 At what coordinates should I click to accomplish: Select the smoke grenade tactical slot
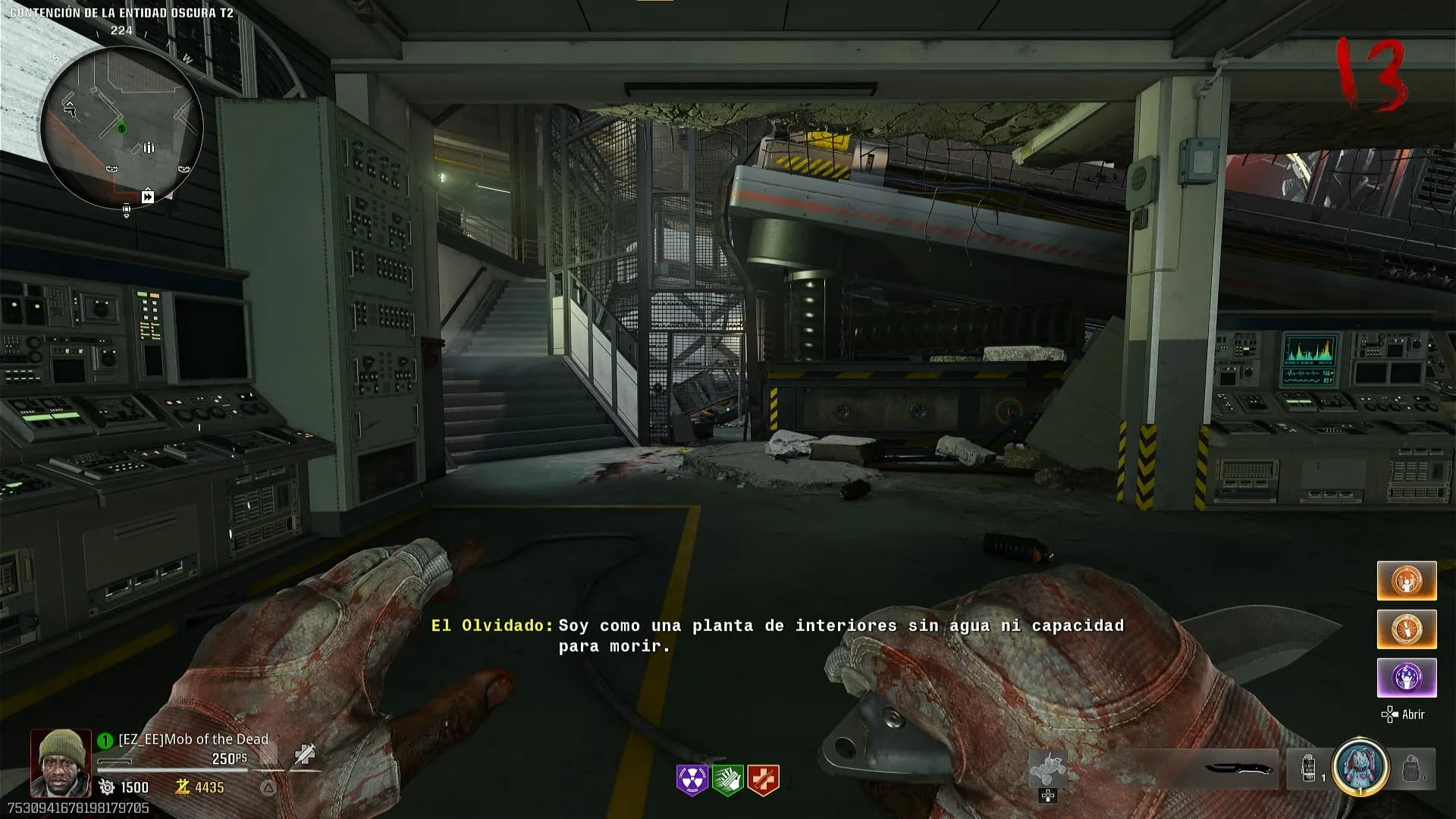tap(1309, 769)
